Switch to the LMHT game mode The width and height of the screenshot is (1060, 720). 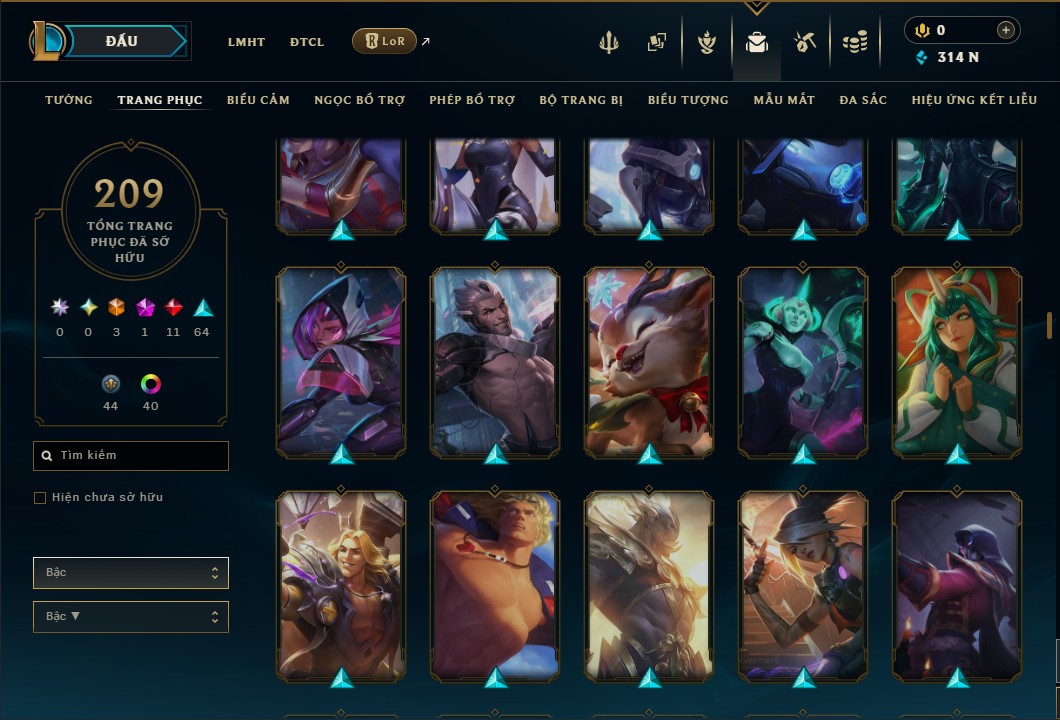pos(246,42)
